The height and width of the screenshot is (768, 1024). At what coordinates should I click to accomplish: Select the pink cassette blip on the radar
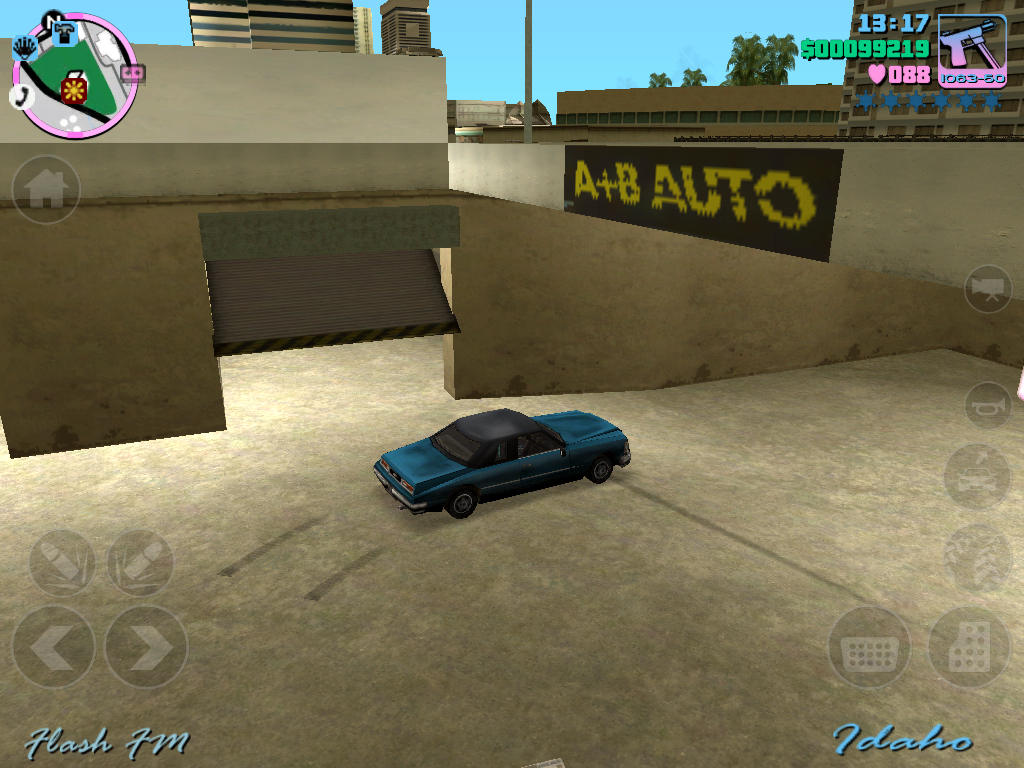click(x=133, y=73)
